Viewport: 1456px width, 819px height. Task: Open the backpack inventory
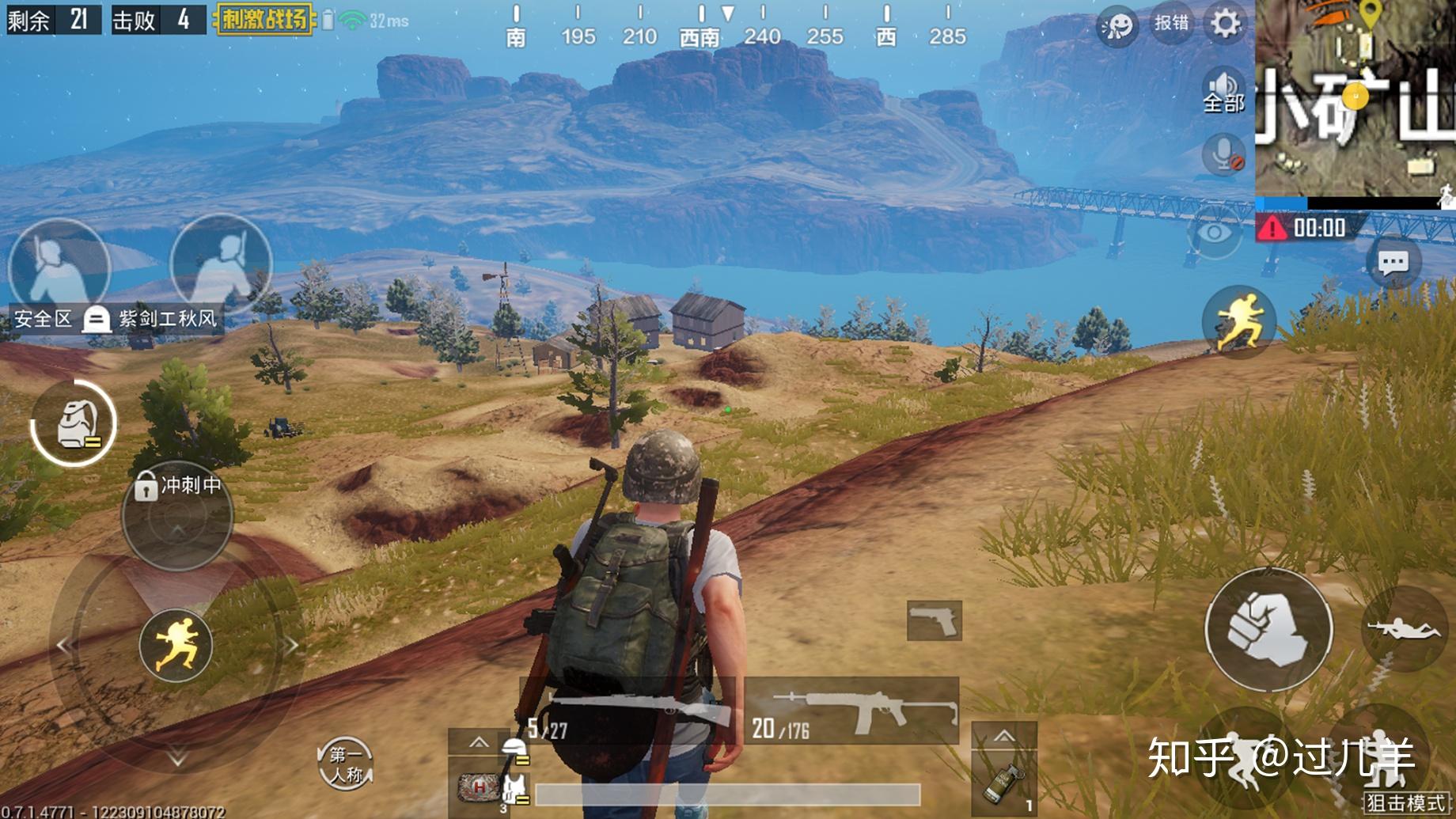point(74,423)
